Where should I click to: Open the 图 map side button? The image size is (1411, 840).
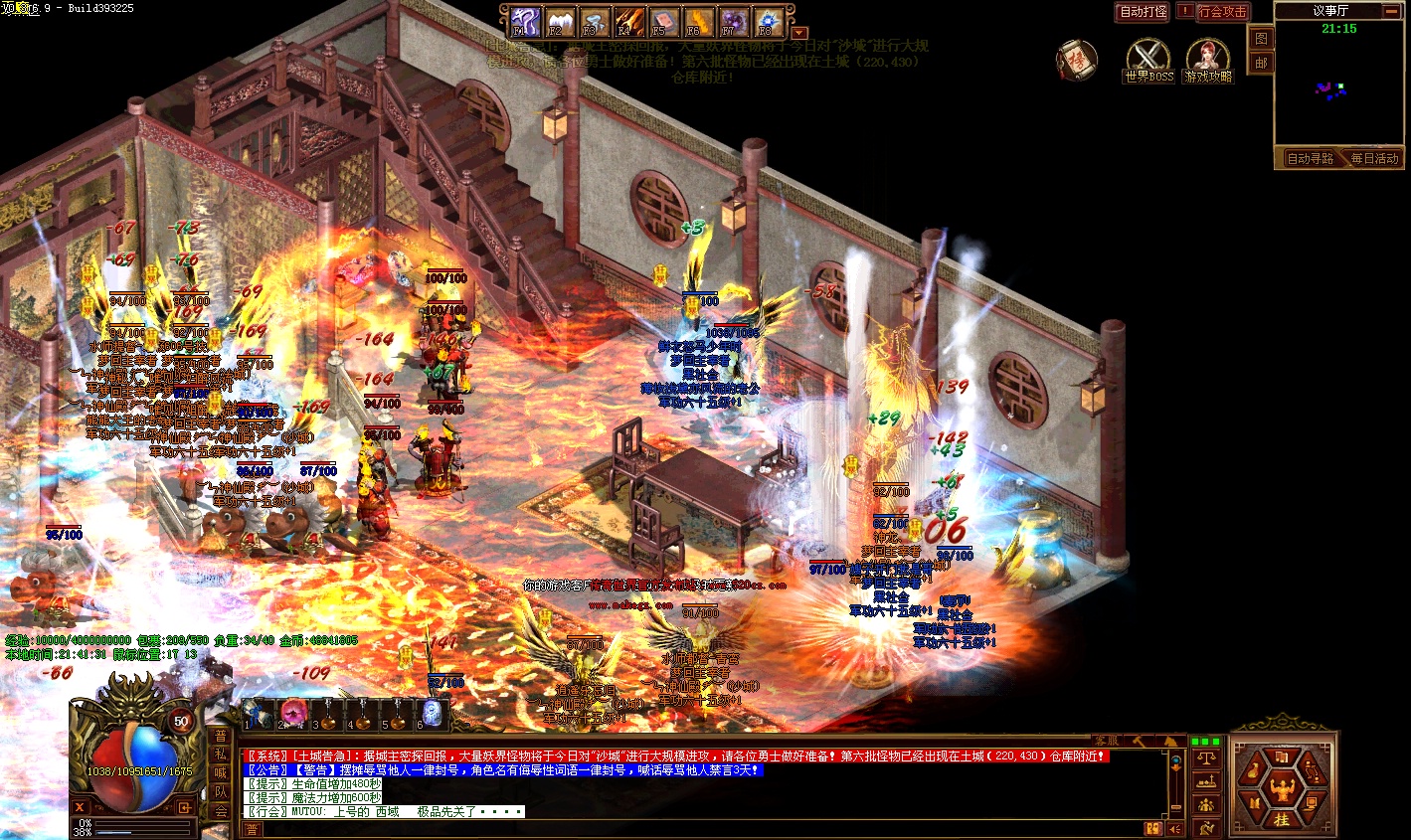point(1261,39)
